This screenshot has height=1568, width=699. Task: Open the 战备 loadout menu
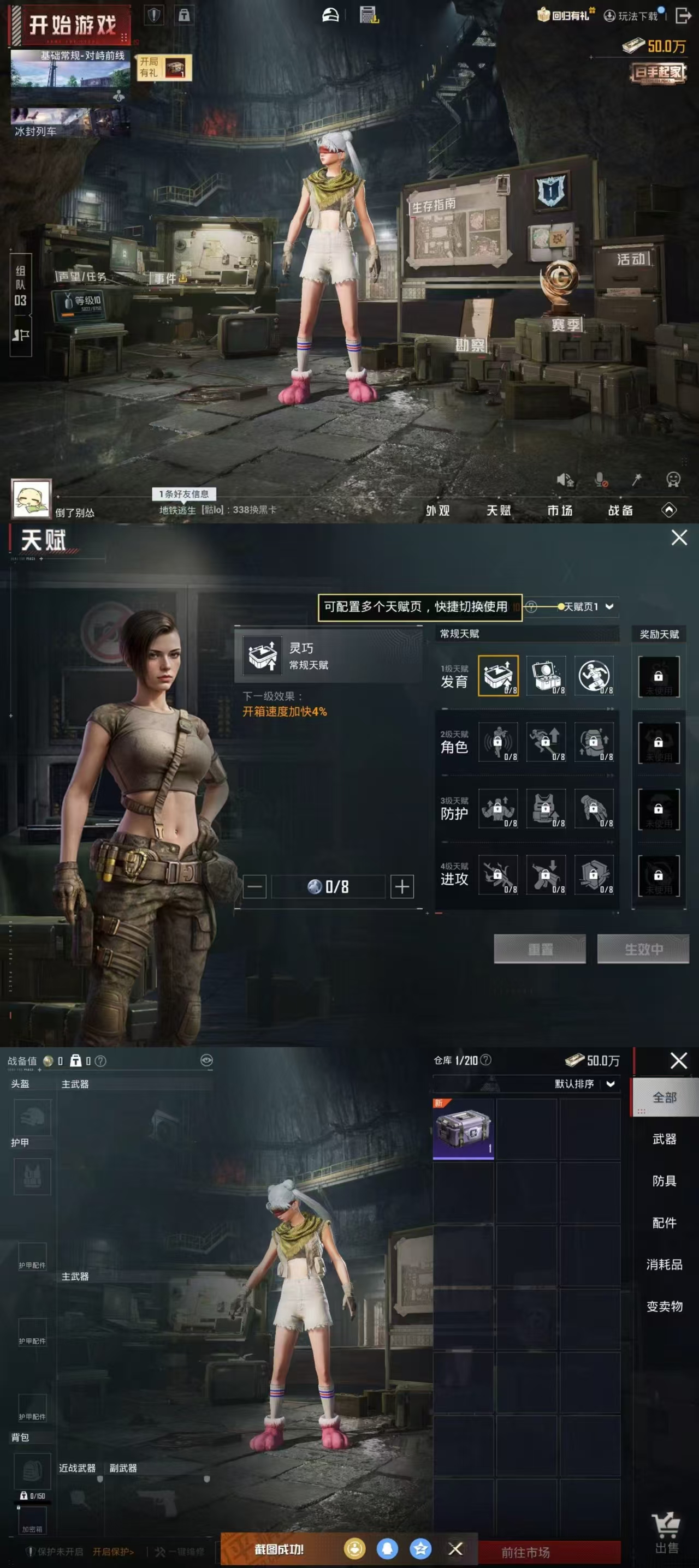point(620,510)
